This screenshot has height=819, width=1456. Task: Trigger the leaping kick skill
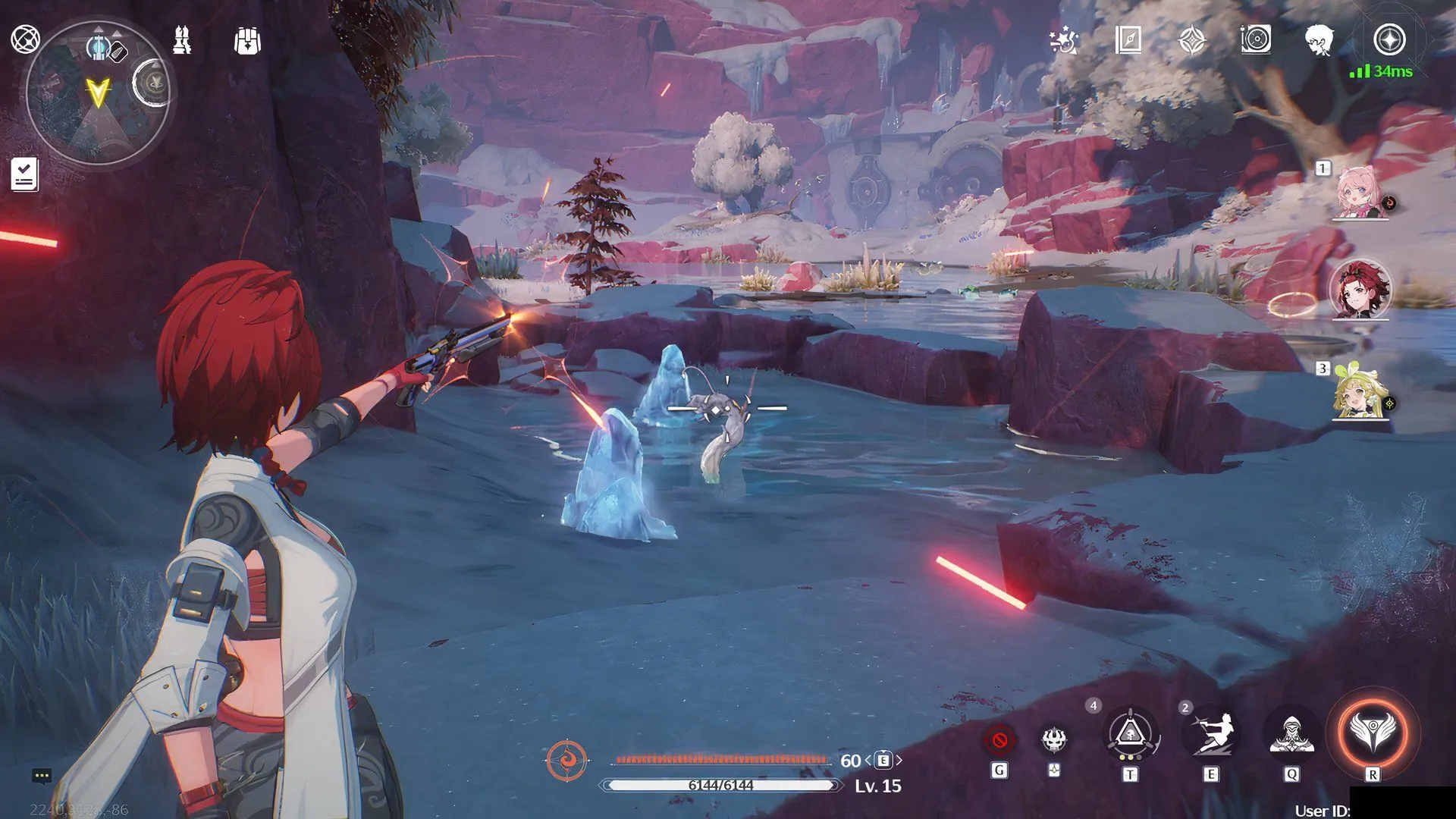coord(1212,734)
